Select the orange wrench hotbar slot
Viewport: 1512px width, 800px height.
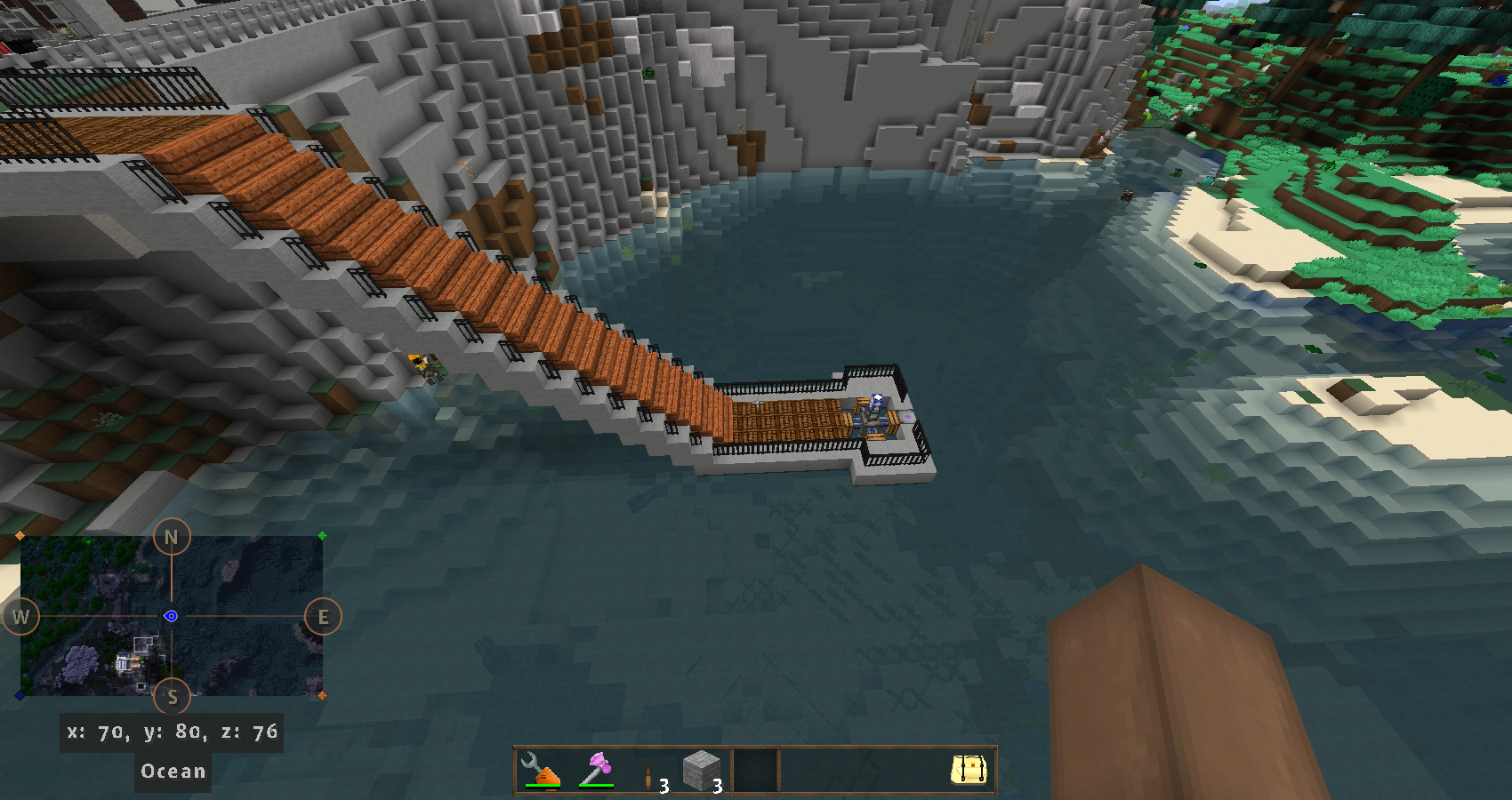tap(541, 770)
